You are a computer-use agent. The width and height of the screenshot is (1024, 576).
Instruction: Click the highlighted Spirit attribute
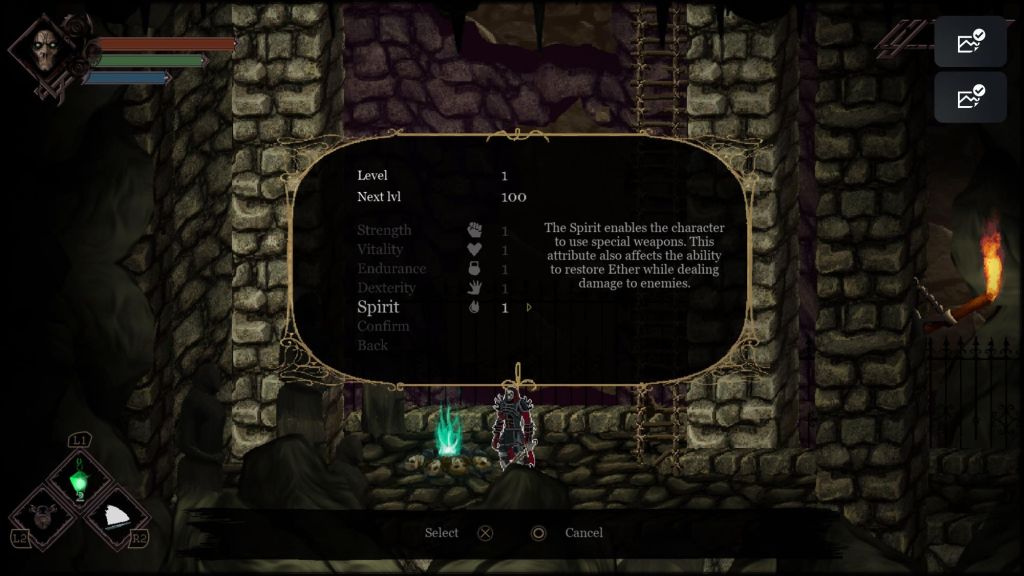pos(378,307)
